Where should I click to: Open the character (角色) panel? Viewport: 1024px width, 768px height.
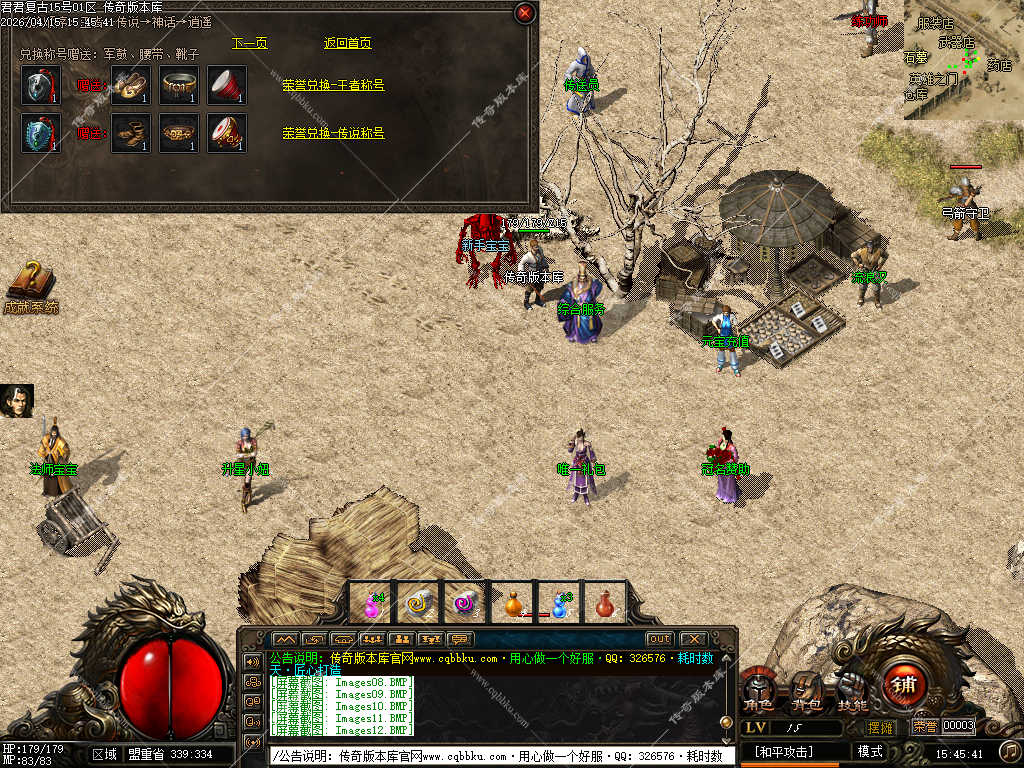pyautogui.click(x=758, y=692)
